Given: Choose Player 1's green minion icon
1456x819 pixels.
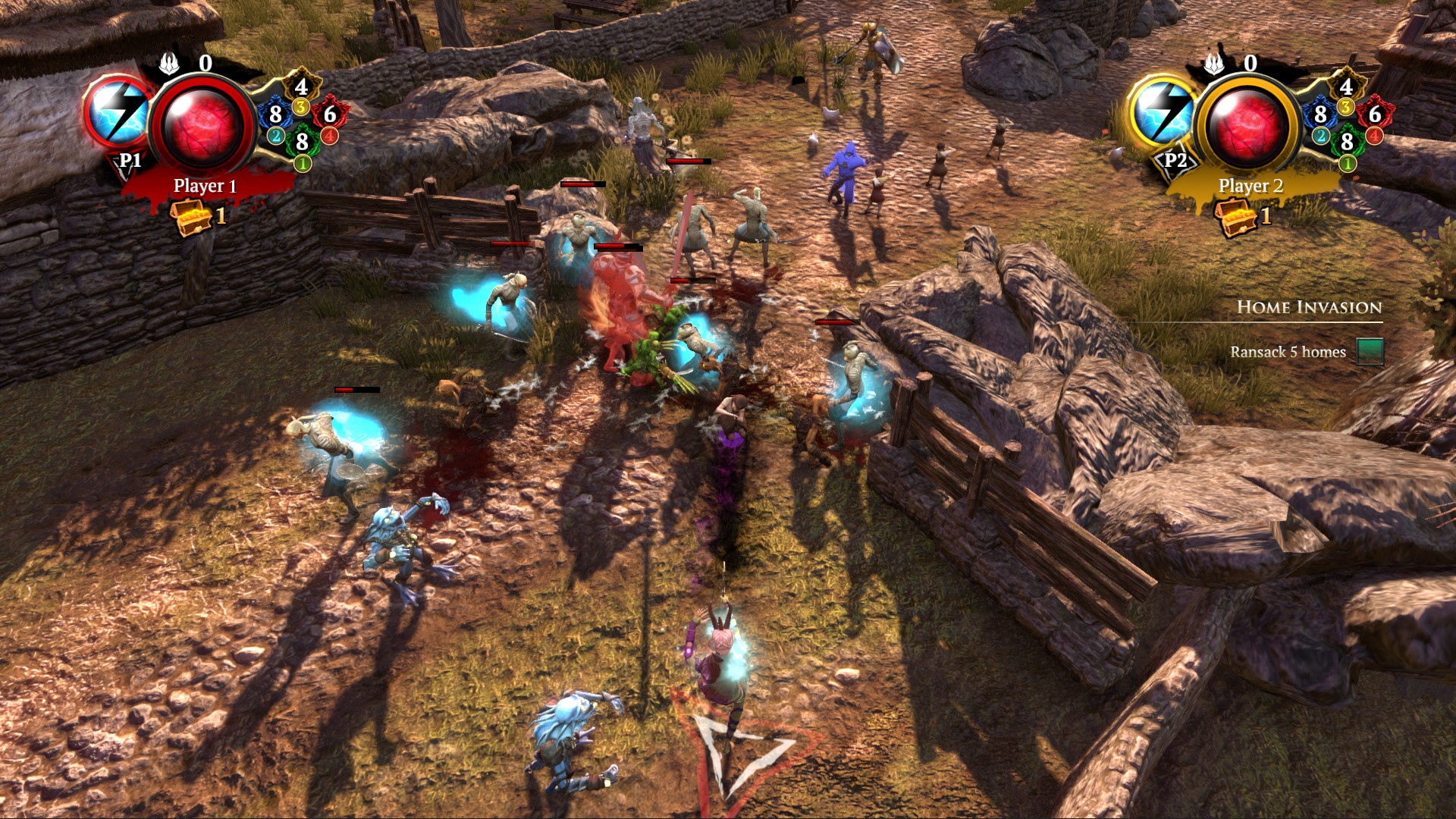Looking at the screenshot, I should point(302,142).
